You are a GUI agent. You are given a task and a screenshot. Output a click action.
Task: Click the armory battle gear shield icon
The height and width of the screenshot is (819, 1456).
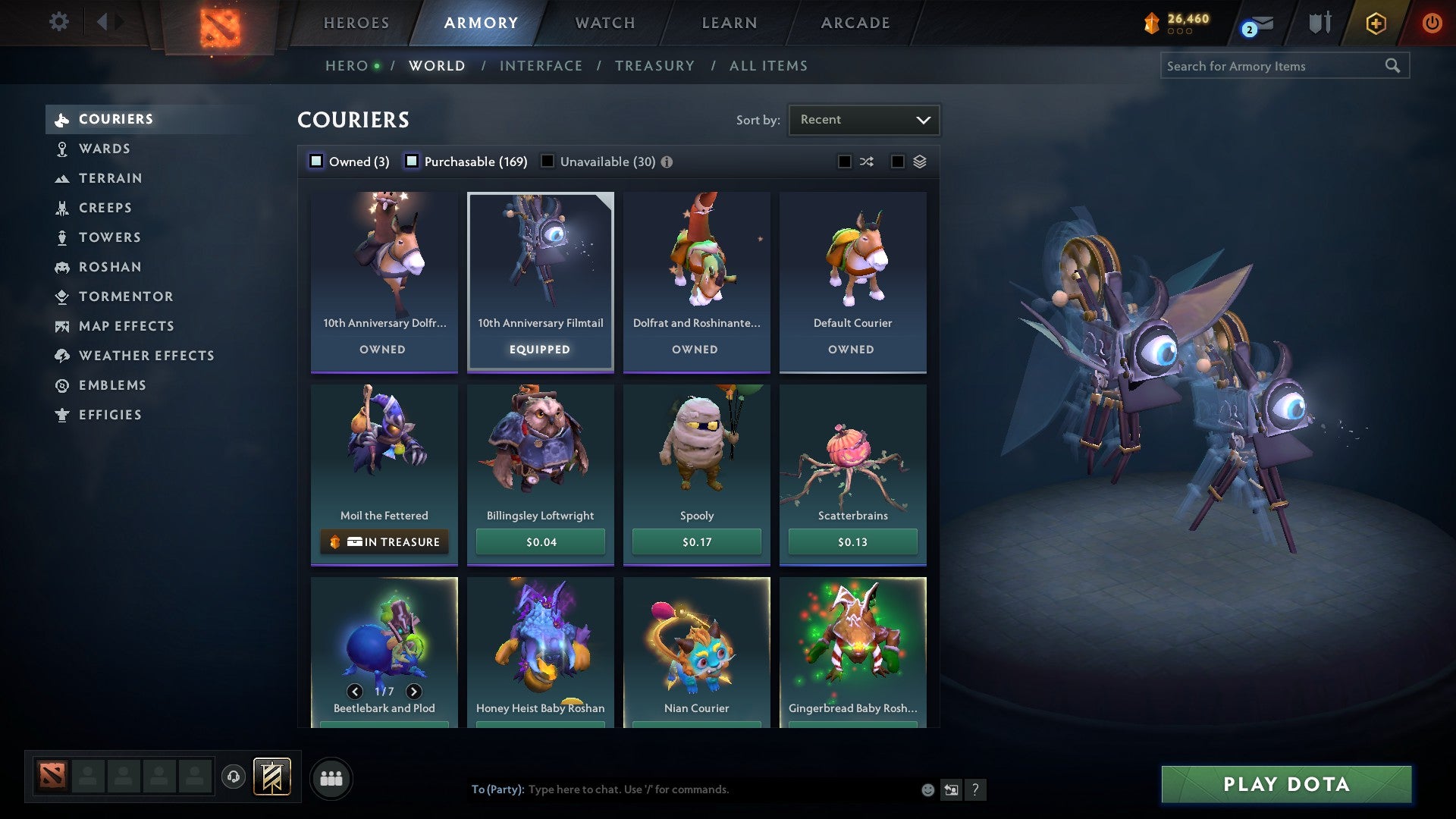point(1319,23)
